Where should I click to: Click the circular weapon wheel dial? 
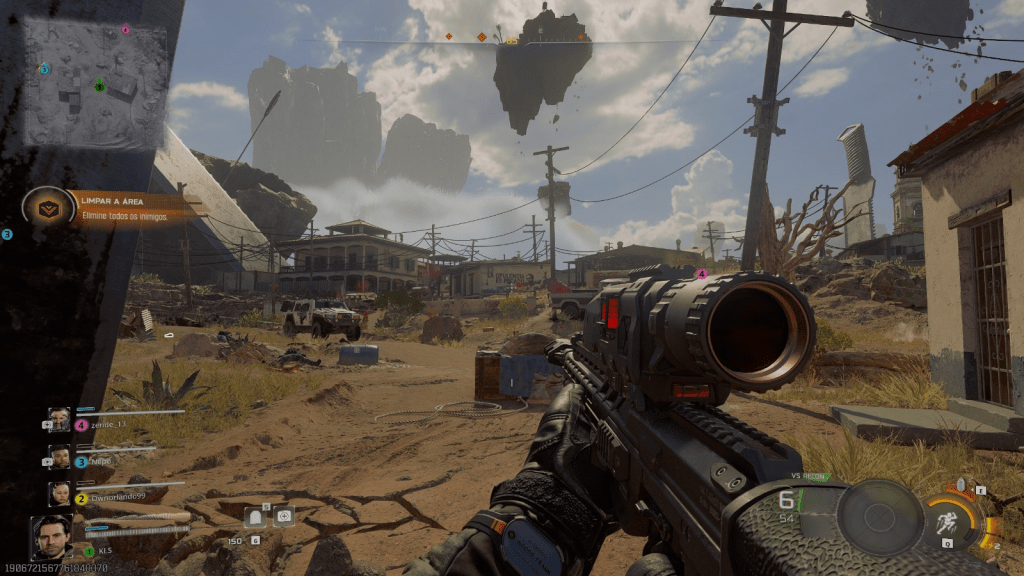click(x=880, y=517)
